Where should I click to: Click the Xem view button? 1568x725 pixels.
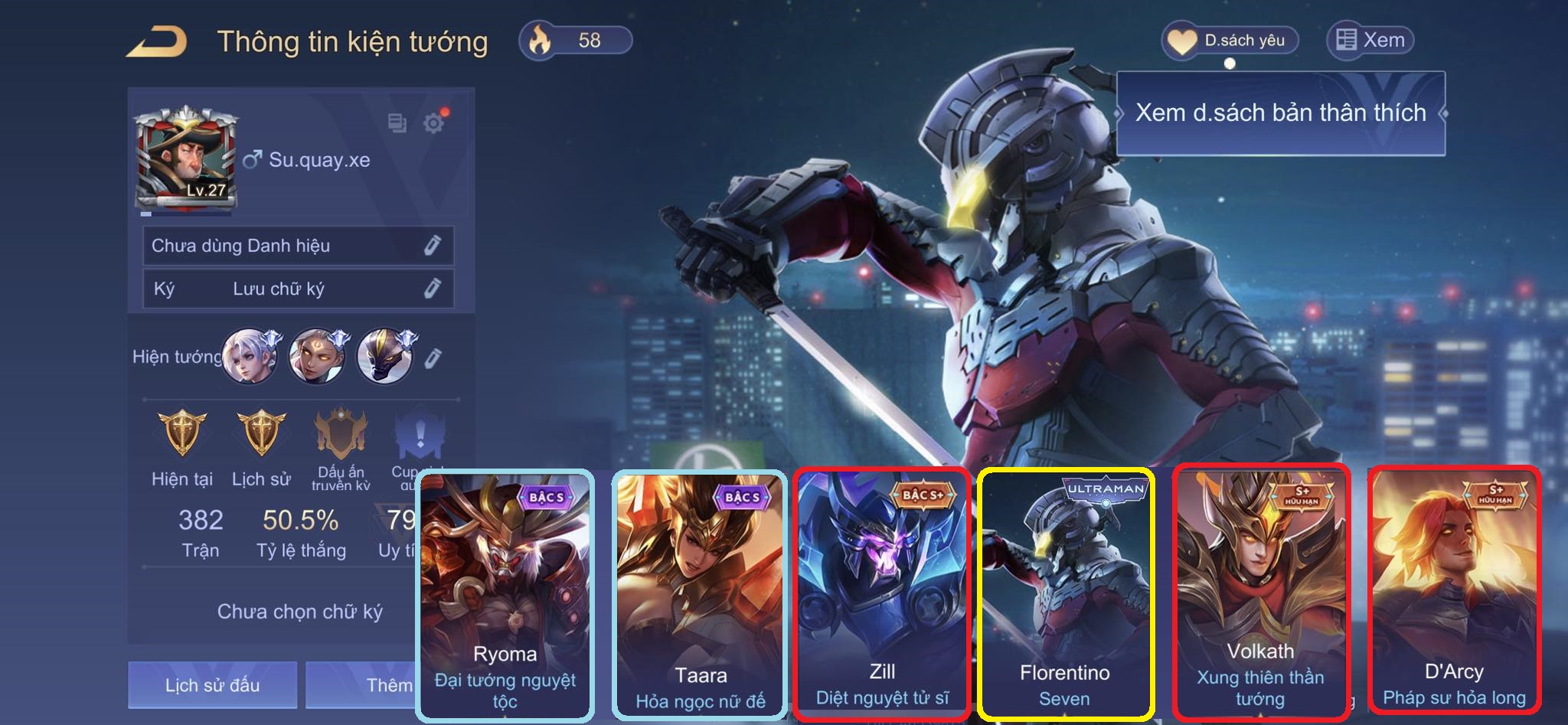pyautogui.click(x=1370, y=41)
